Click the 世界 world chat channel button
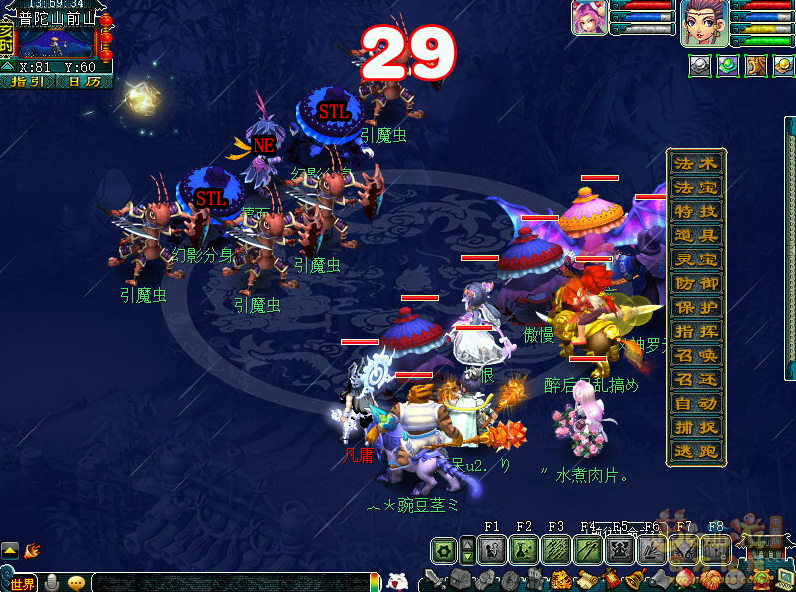The height and width of the screenshot is (592, 796). 20,583
